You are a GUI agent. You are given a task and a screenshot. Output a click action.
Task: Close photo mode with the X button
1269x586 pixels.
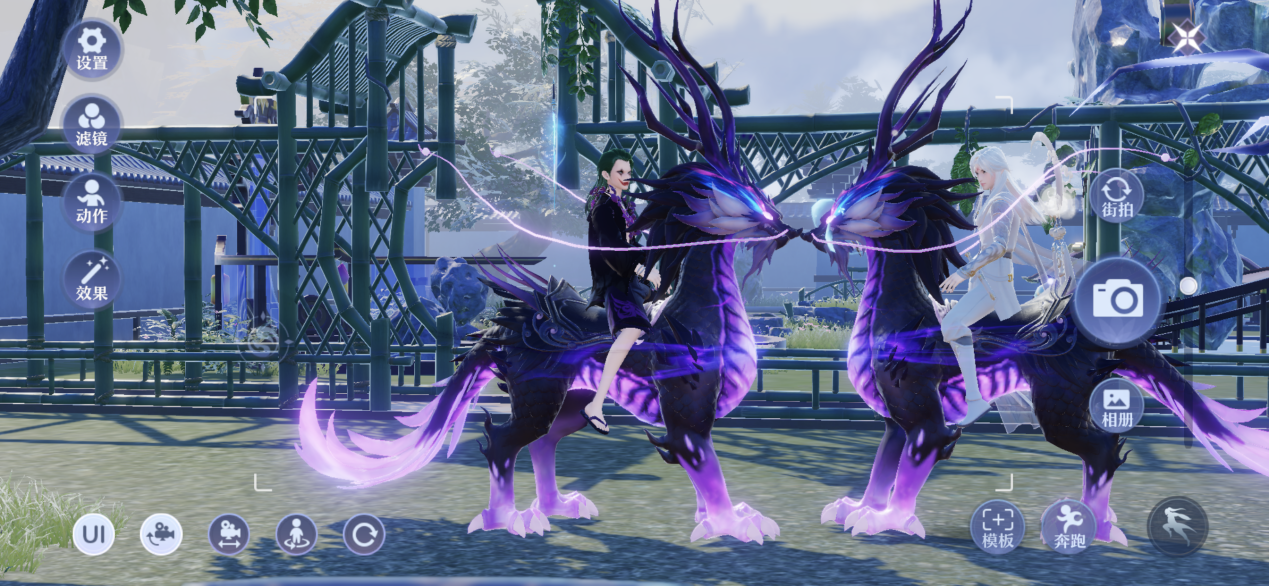coord(1187,38)
